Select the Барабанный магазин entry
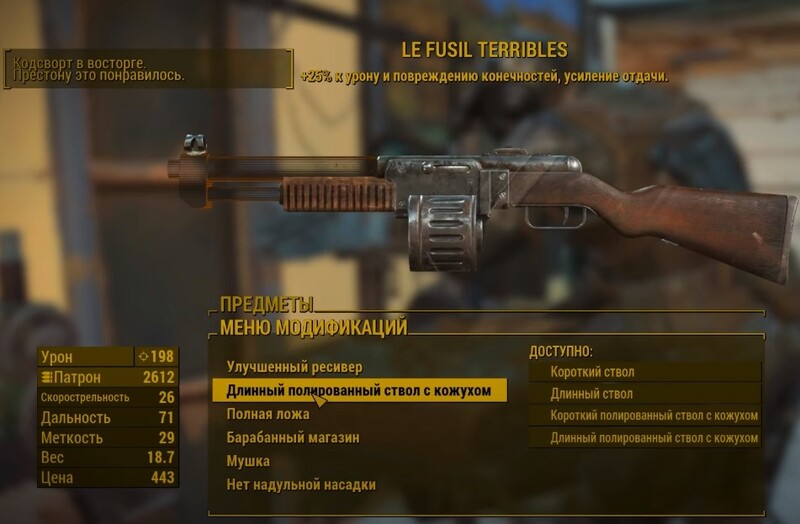 pyautogui.click(x=293, y=438)
